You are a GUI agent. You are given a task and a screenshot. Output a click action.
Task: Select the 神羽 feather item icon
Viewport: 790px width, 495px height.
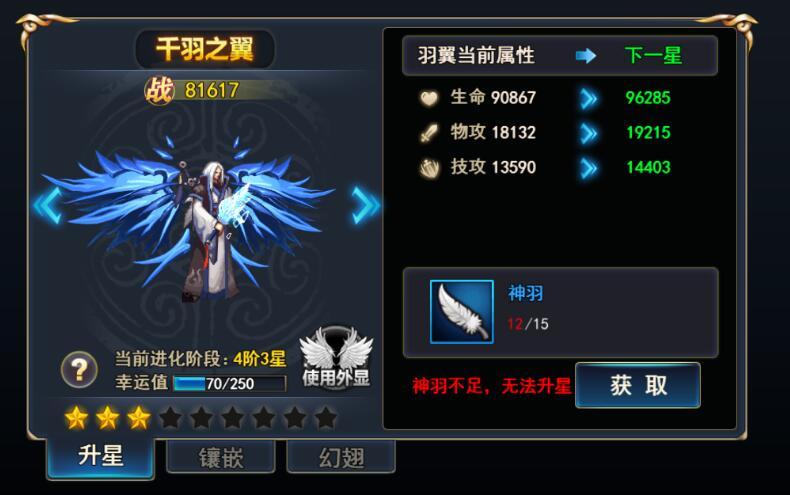(x=461, y=312)
